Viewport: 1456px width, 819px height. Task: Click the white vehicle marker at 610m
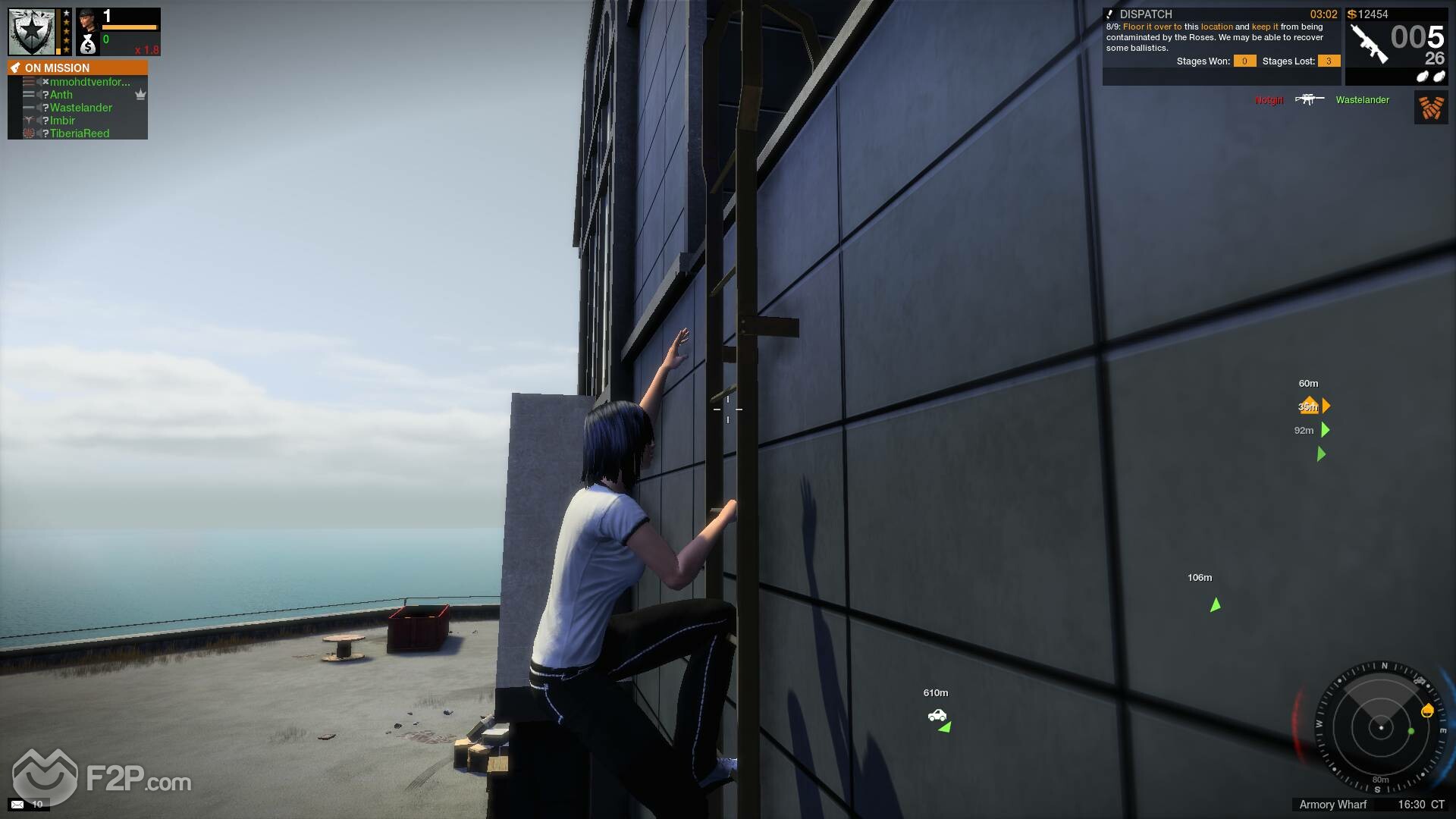pyautogui.click(x=937, y=715)
